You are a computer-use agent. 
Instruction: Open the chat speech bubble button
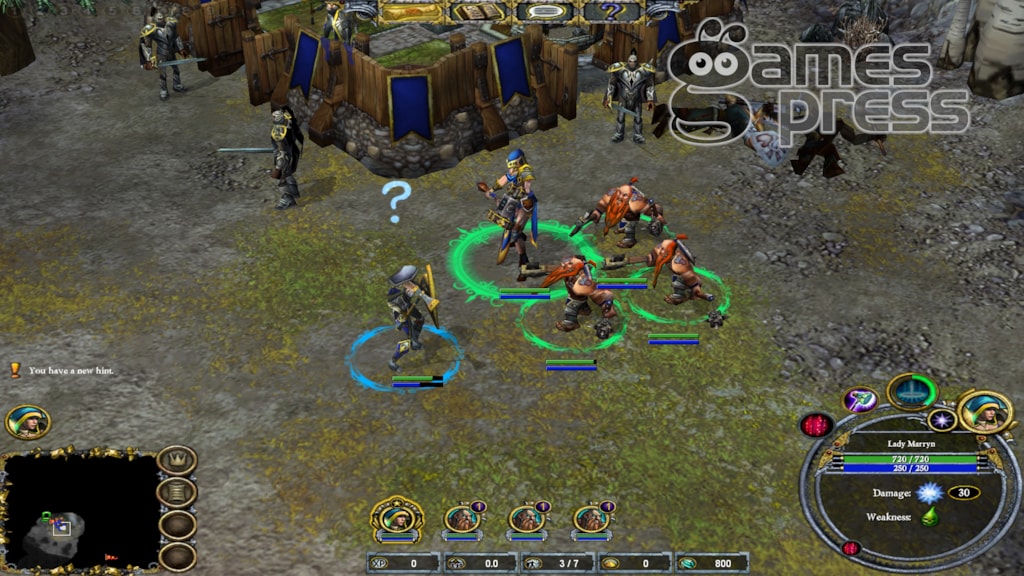click(545, 12)
